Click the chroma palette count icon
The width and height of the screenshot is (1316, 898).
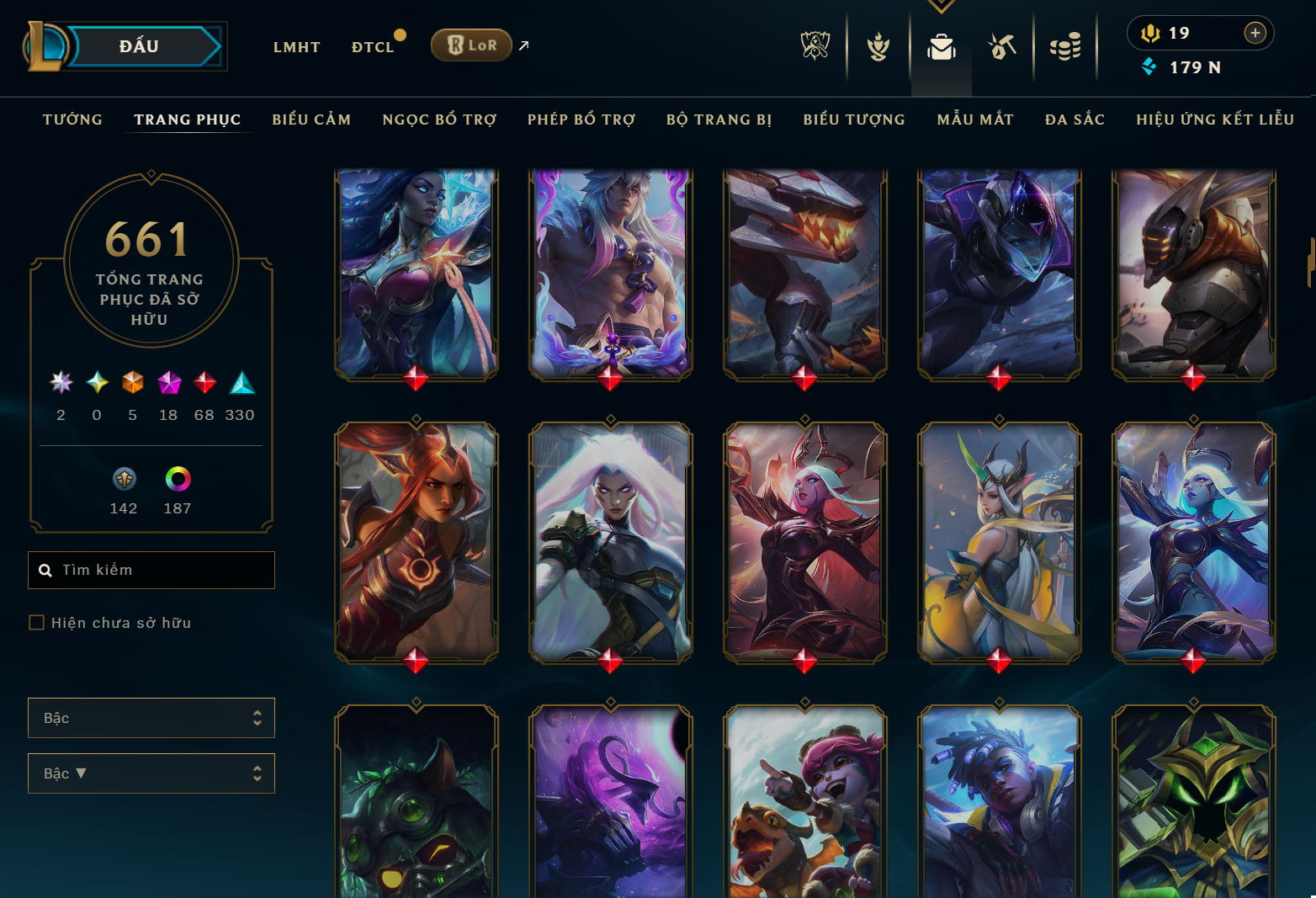point(178,480)
